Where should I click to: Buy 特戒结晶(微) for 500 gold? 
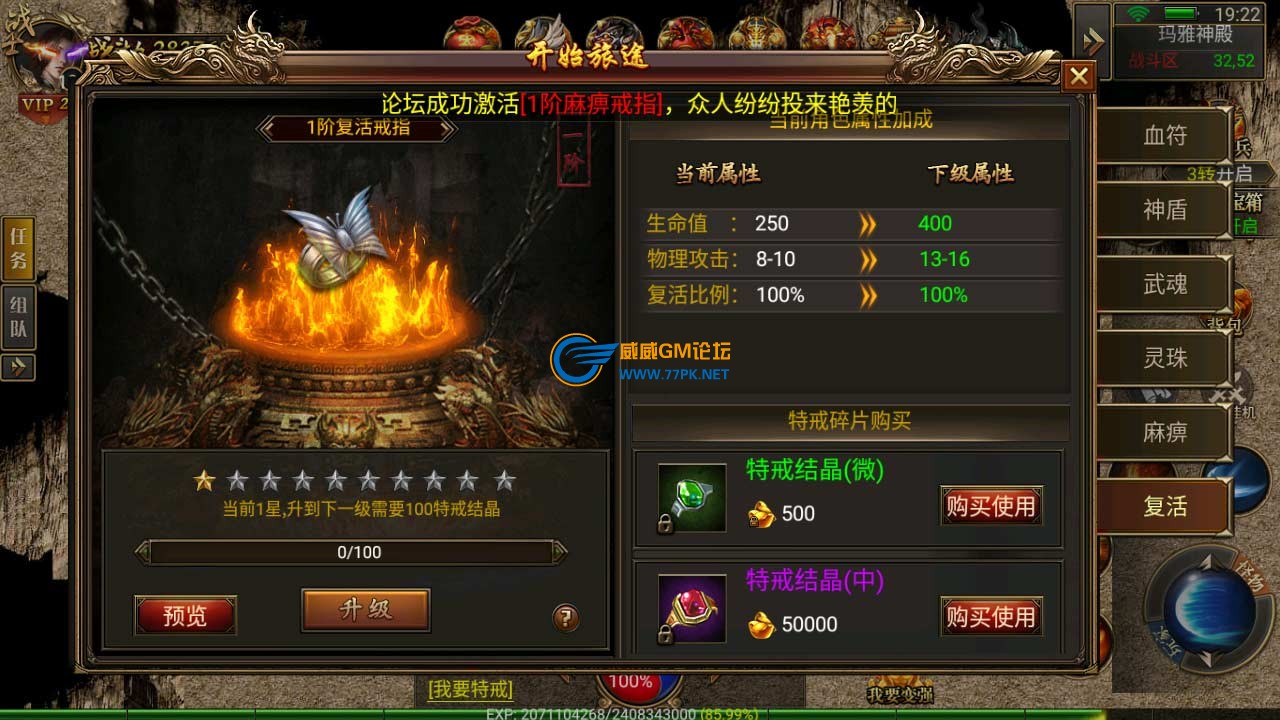coord(990,506)
